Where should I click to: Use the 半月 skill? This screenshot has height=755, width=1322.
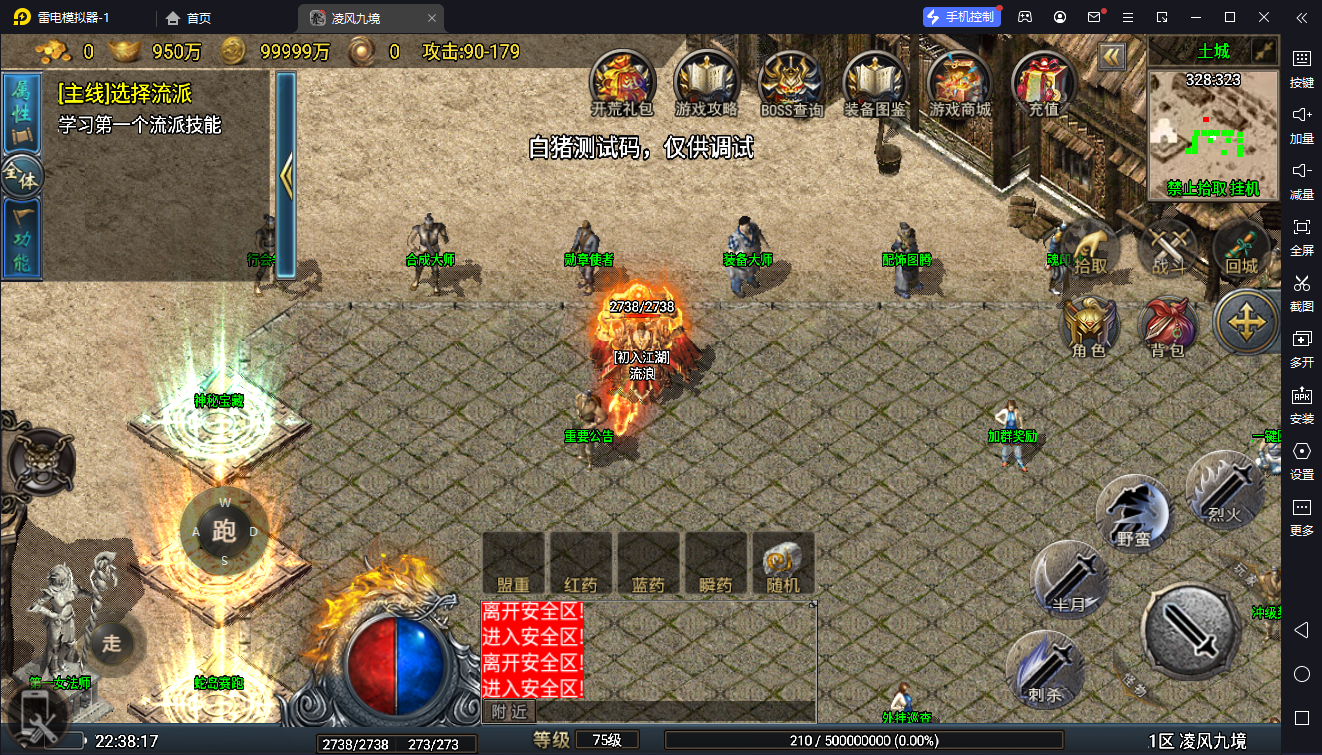click(x=1070, y=580)
